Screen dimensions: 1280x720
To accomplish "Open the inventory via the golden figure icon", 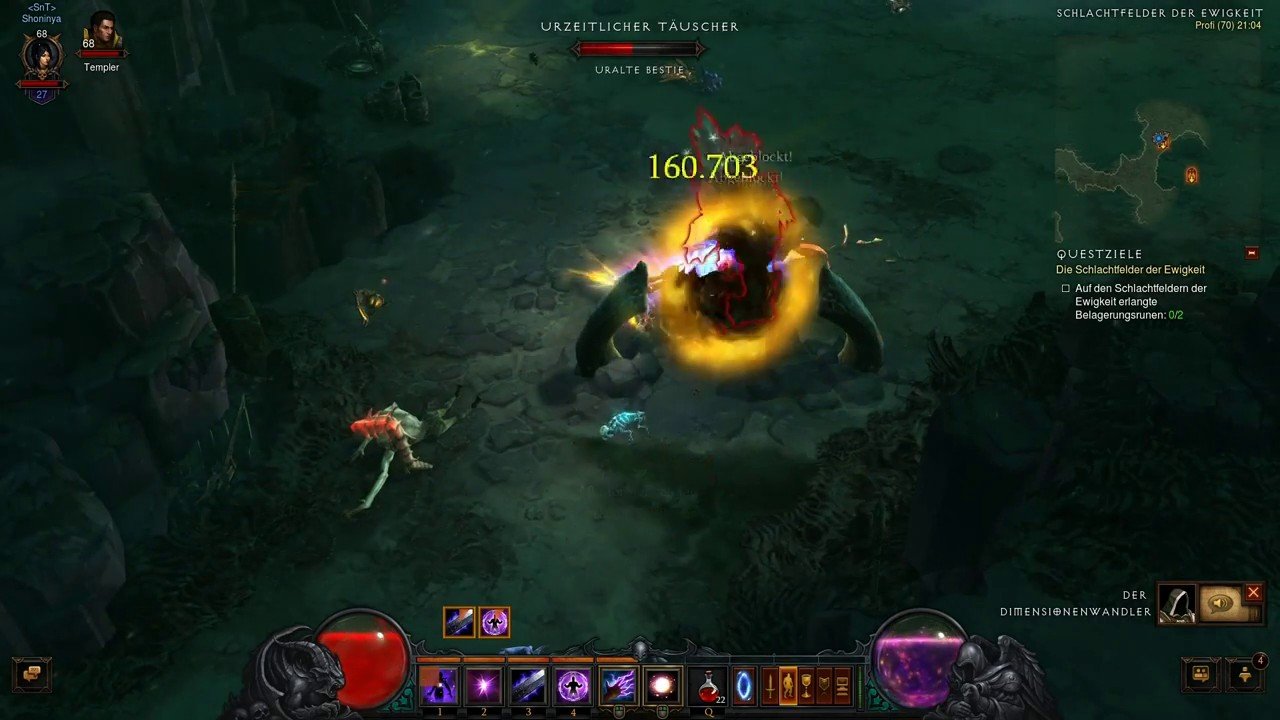I will [788, 686].
